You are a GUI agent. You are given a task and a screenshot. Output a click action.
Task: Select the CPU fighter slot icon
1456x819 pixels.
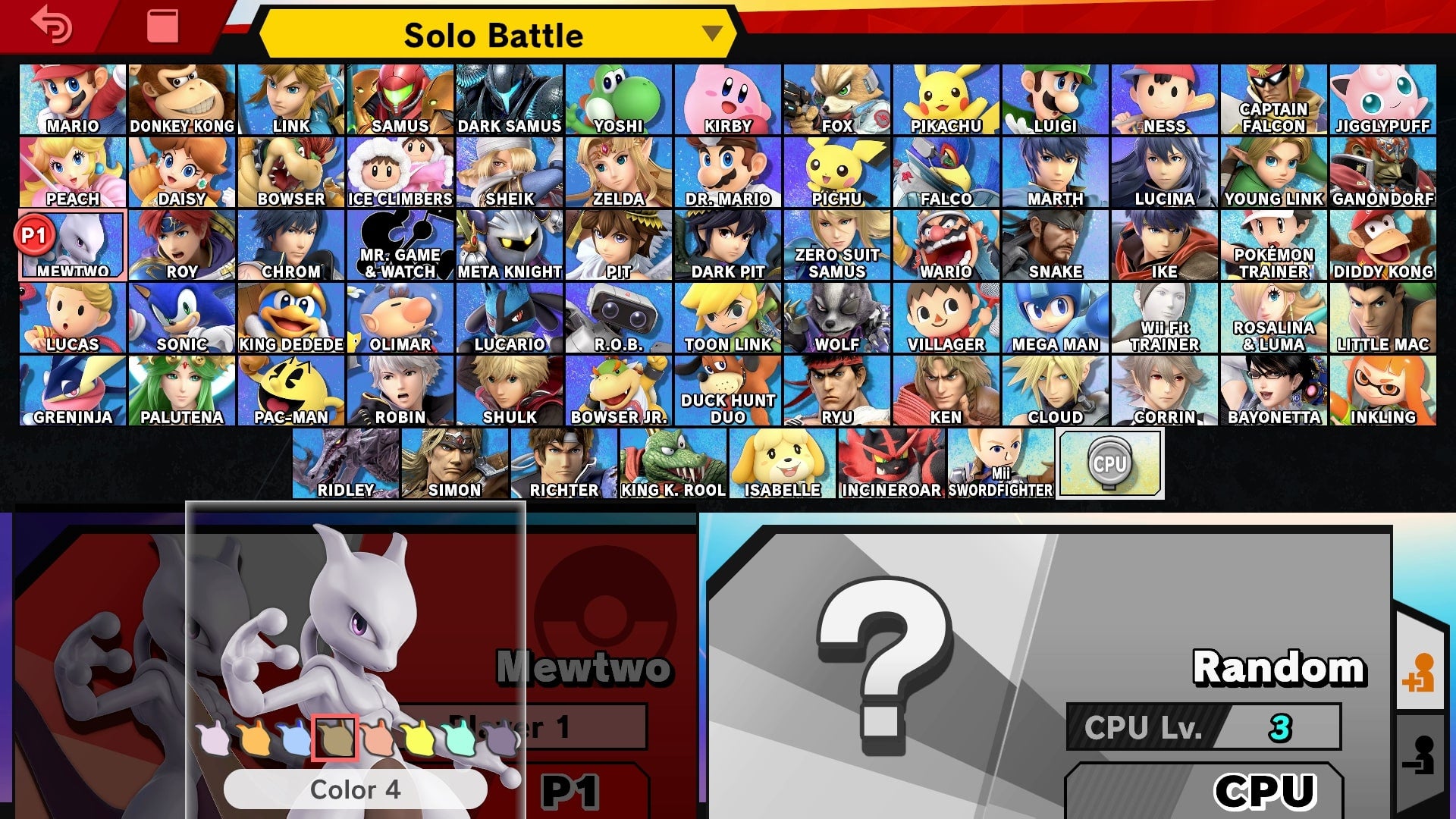point(1109,463)
